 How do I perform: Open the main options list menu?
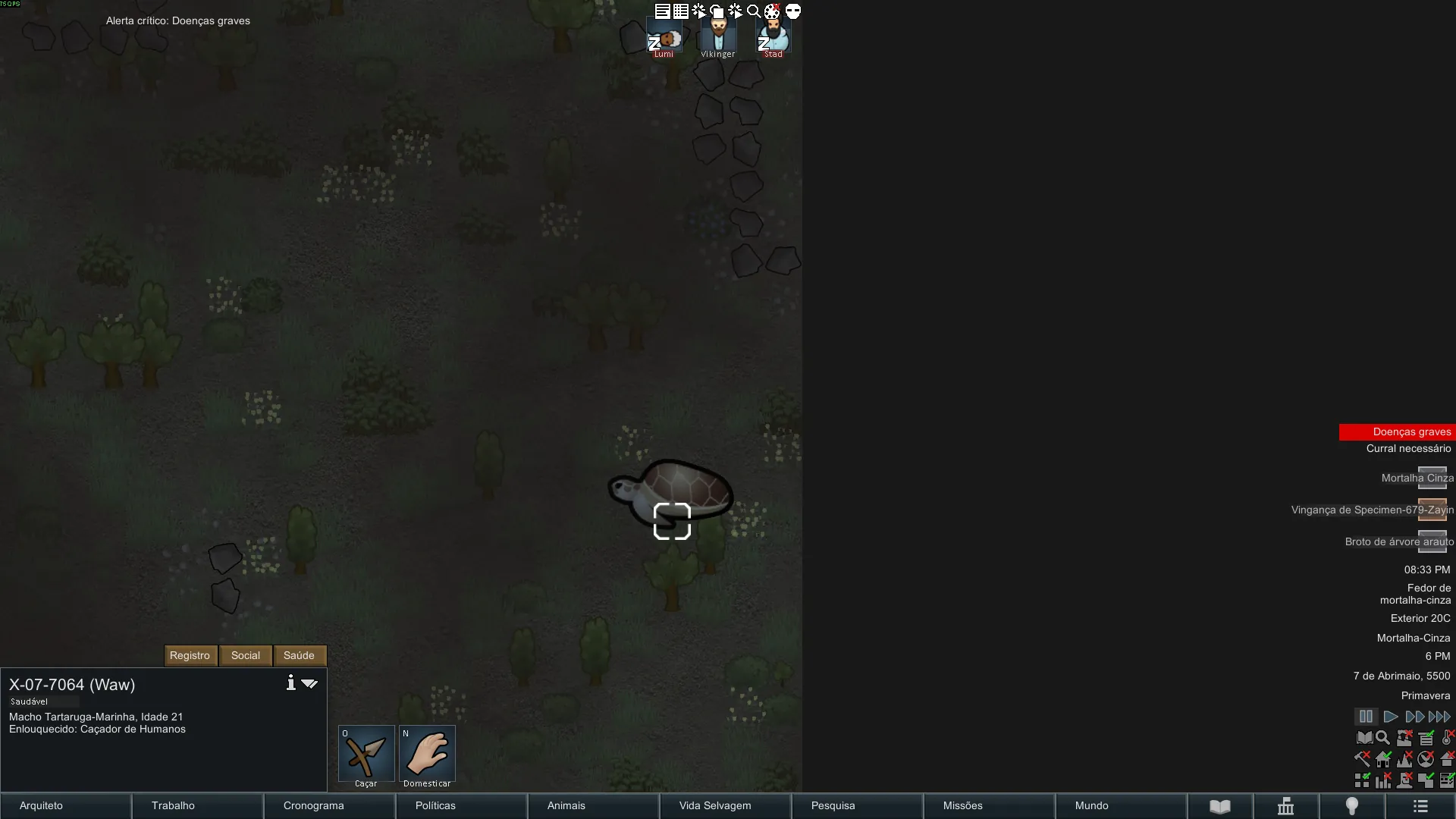1420,806
